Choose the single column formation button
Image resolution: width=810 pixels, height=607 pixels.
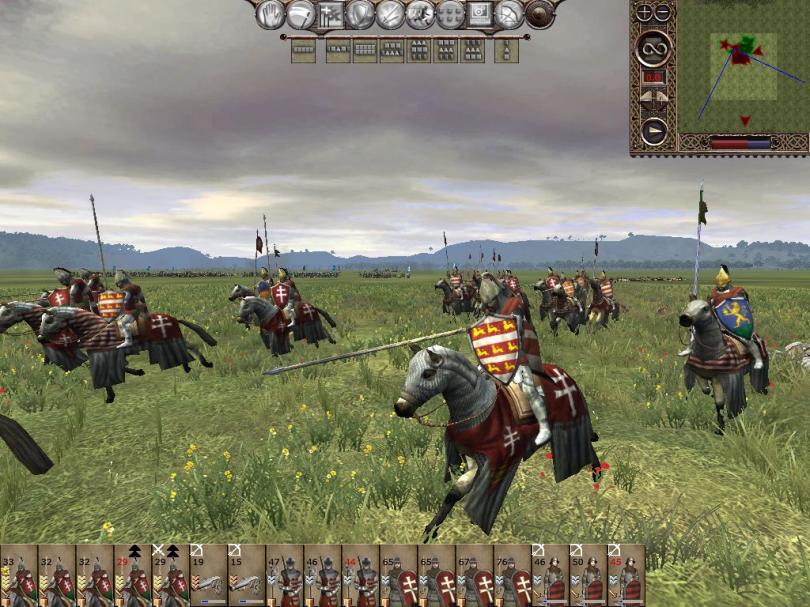507,50
